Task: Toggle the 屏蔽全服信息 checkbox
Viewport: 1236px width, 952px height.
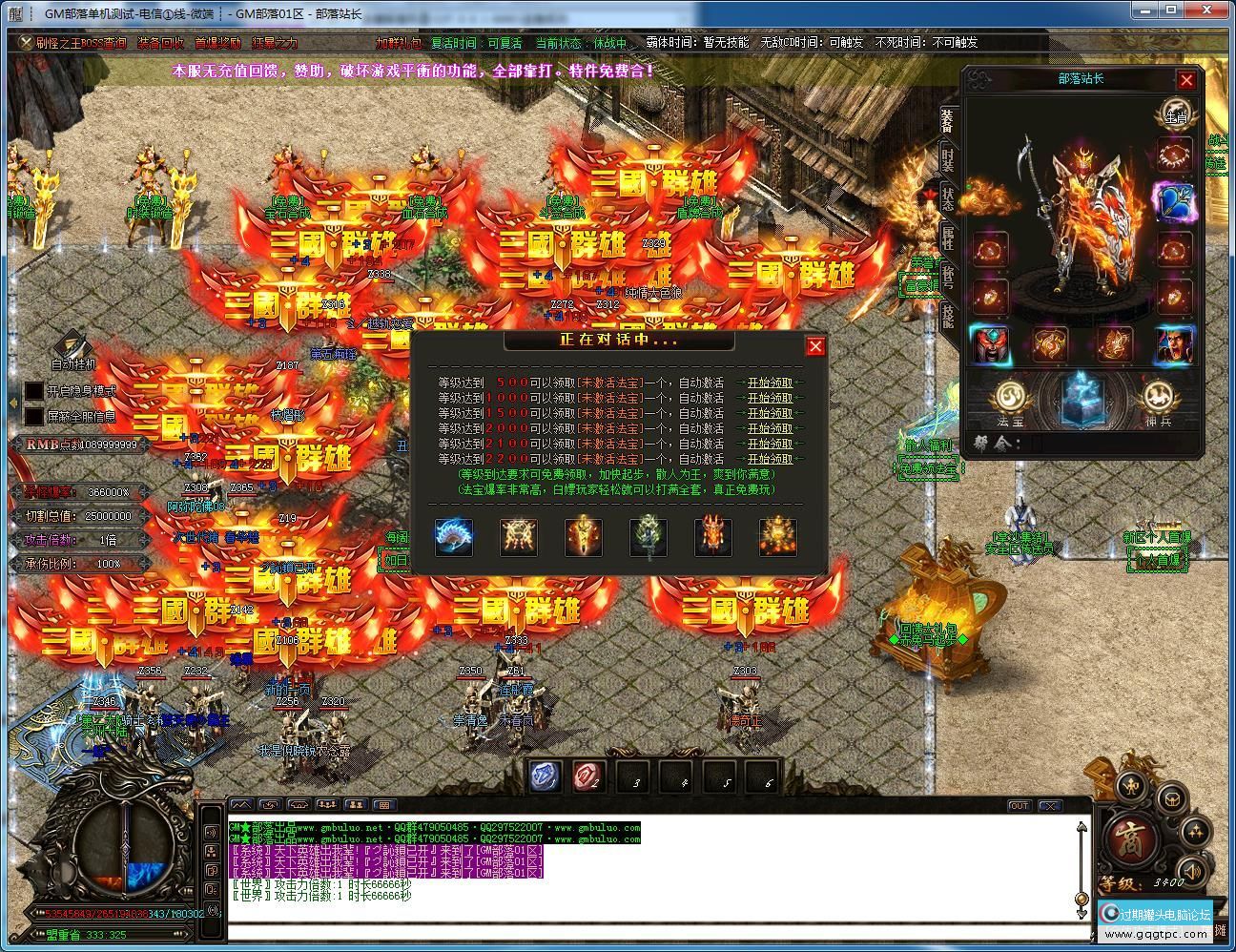Action: coord(34,416)
